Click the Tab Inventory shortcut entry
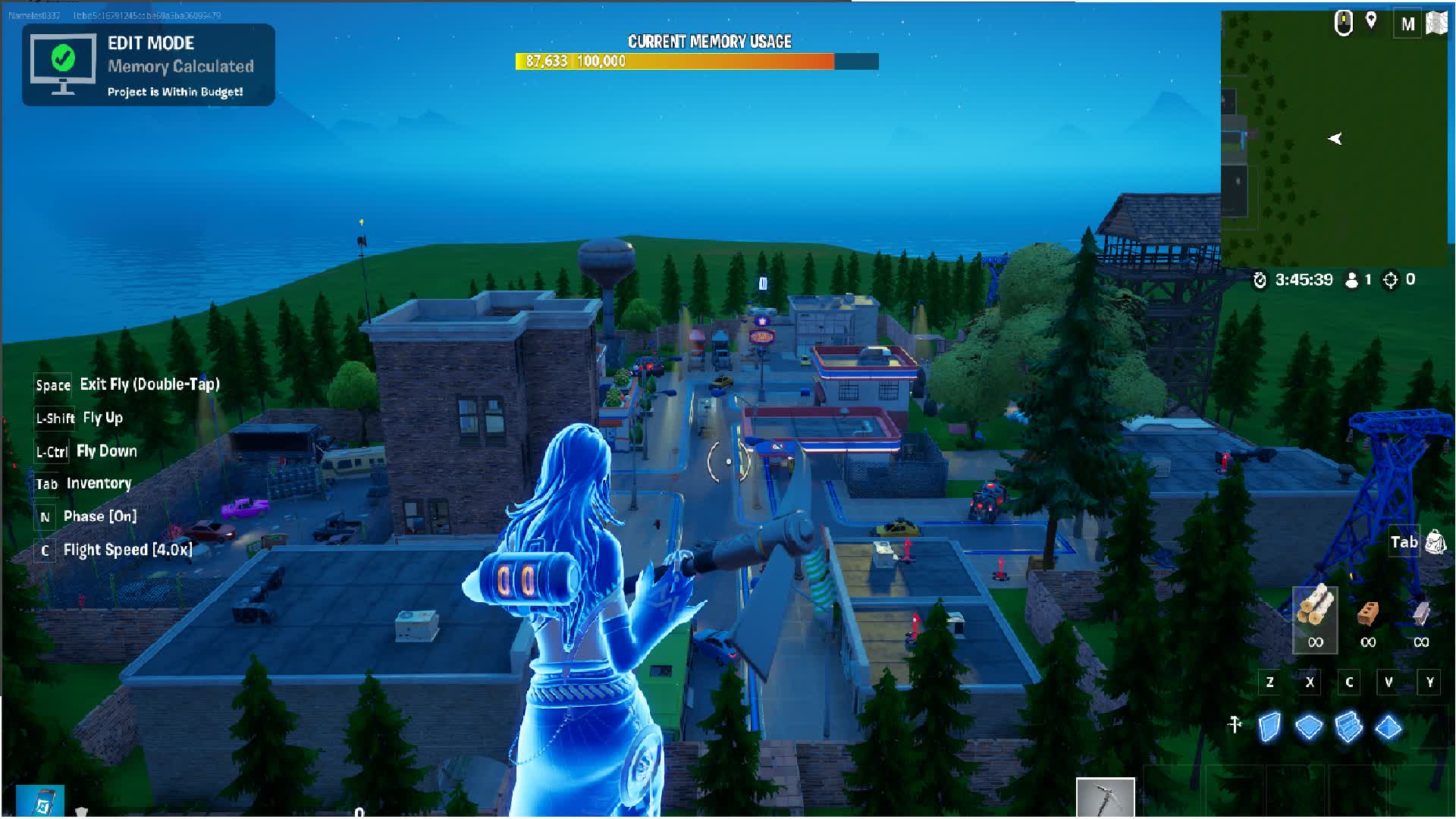Screen dimensions: 1456x819 tap(83, 483)
